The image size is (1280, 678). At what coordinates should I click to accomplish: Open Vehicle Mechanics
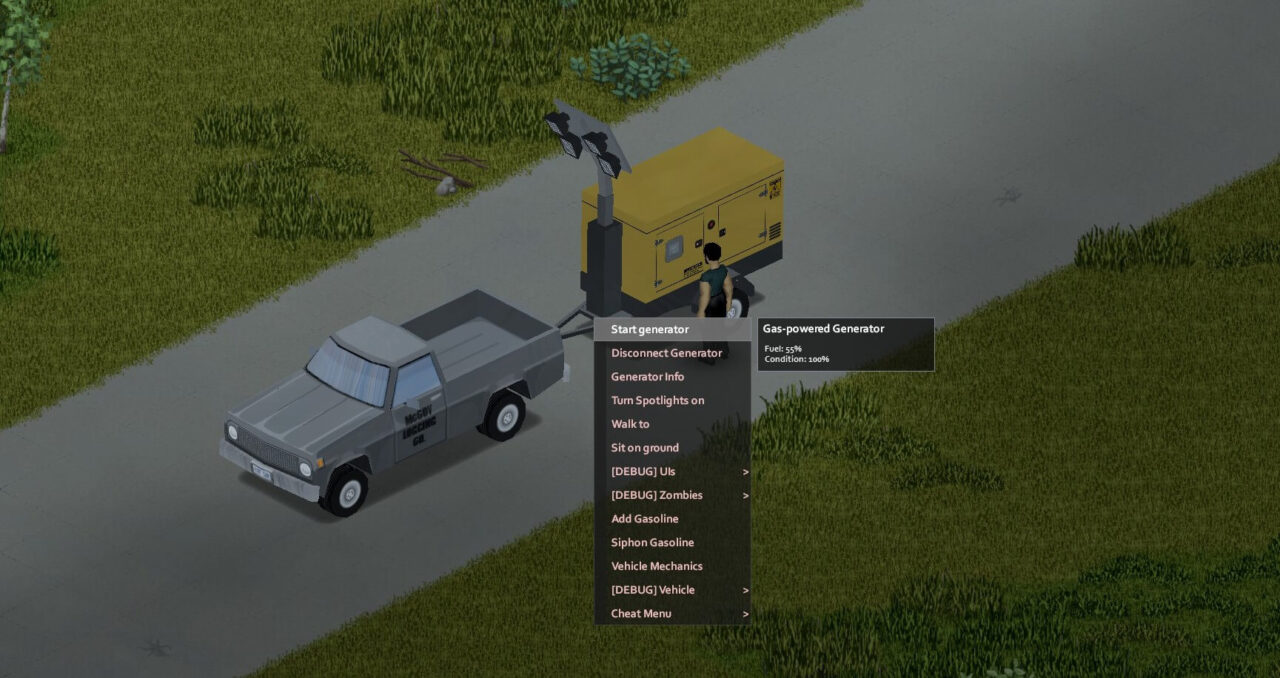click(657, 566)
